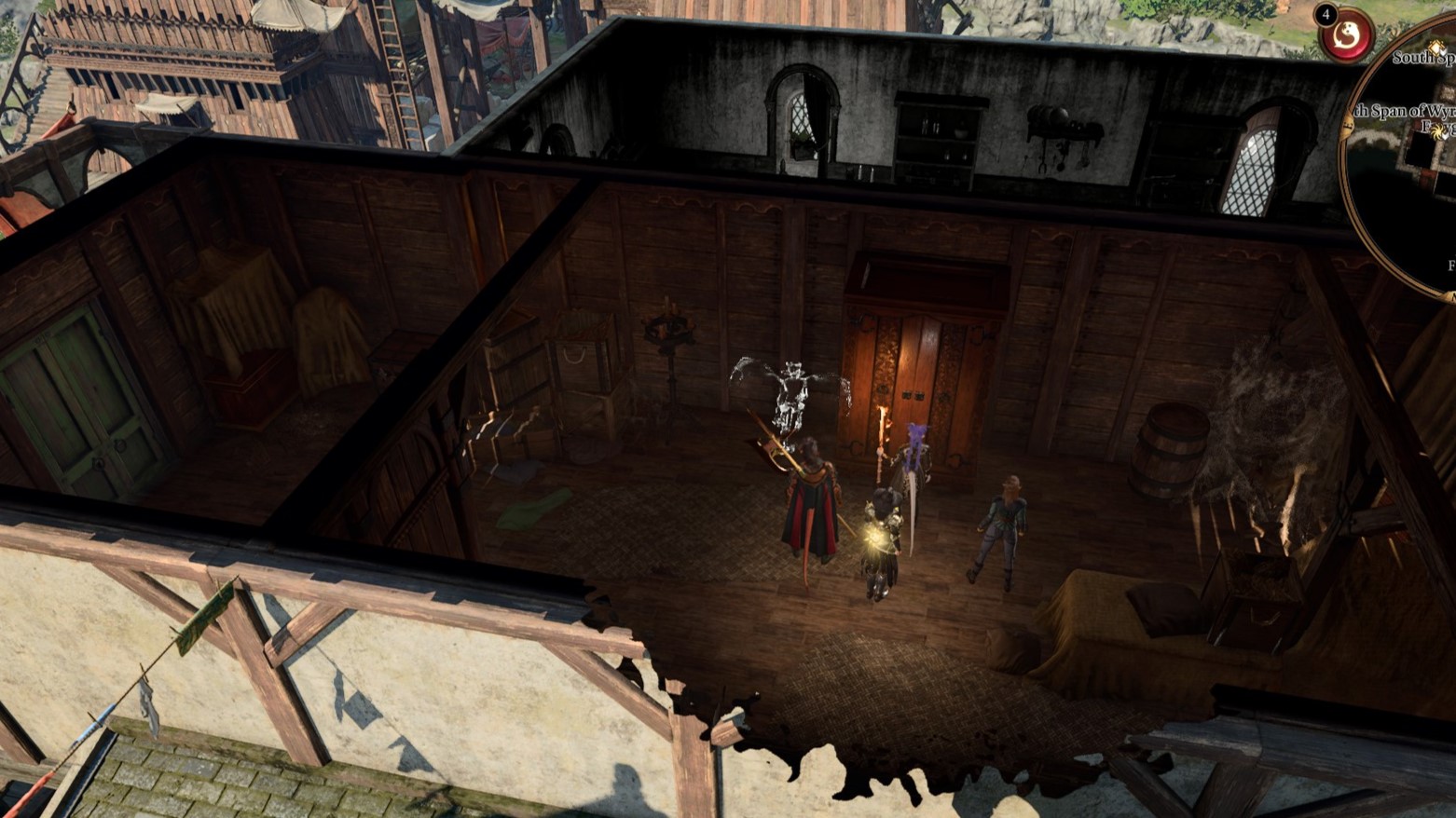Image resolution: width=1456 pixels, height=818 pixels.
Task: Click the E compass marker on the minimap rim
Action: tap(1348, 124)
